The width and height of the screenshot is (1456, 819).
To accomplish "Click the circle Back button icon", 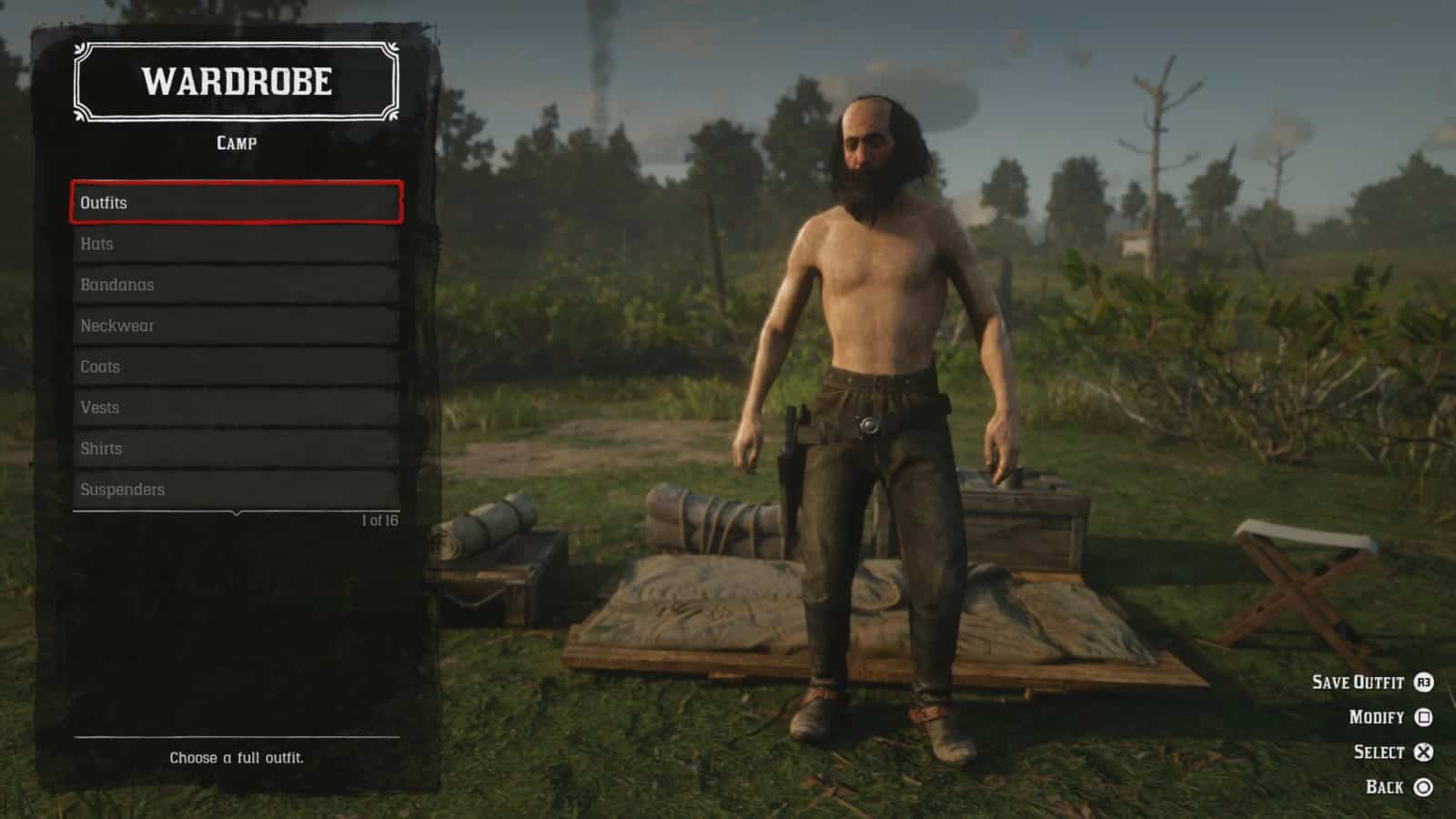I will pyautogui.click(x=1423, y=785).
